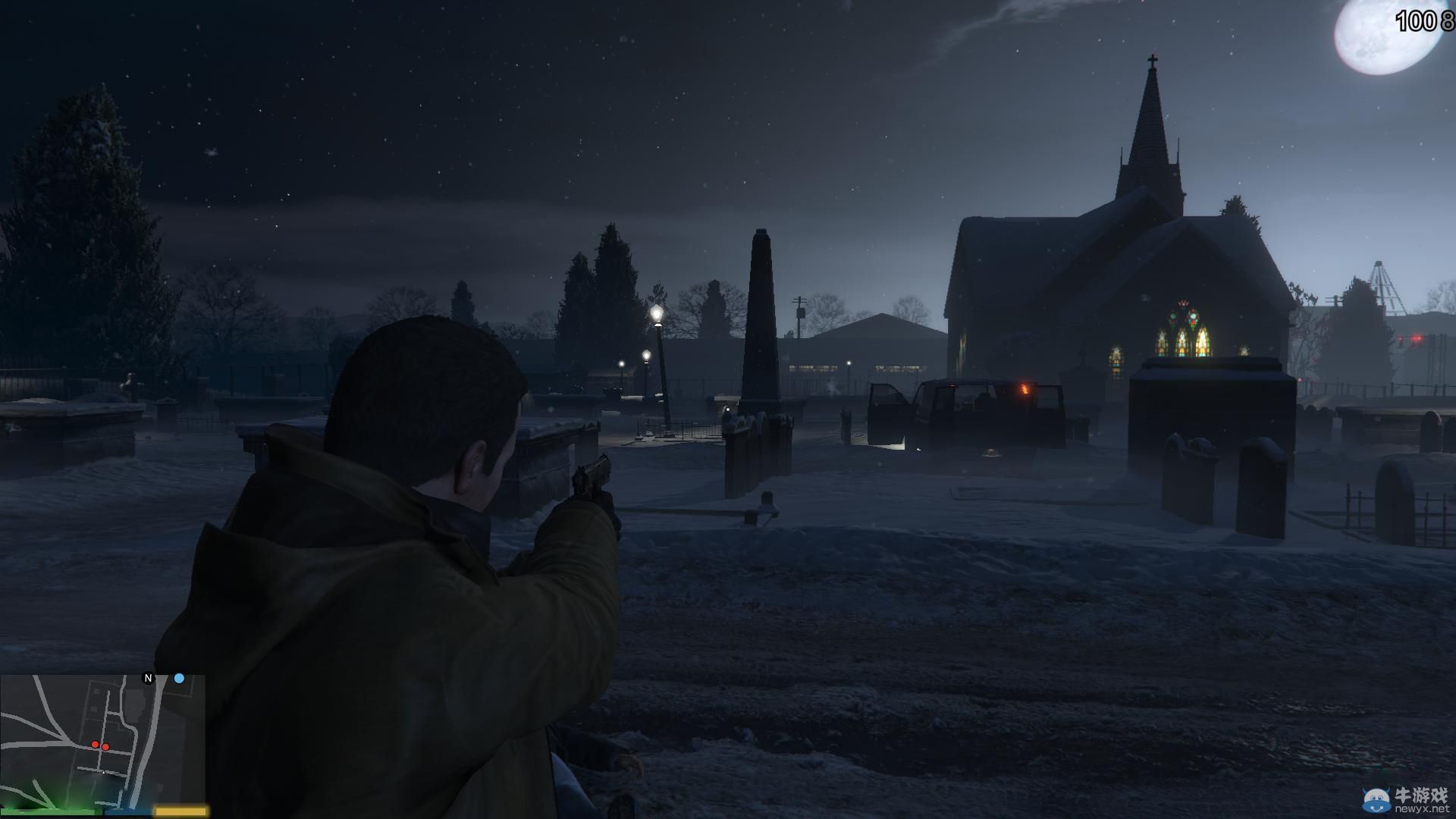This screenshot has width=1456, height=819.
Task: Select the blue player blip on the minimap
Action: 179,679
